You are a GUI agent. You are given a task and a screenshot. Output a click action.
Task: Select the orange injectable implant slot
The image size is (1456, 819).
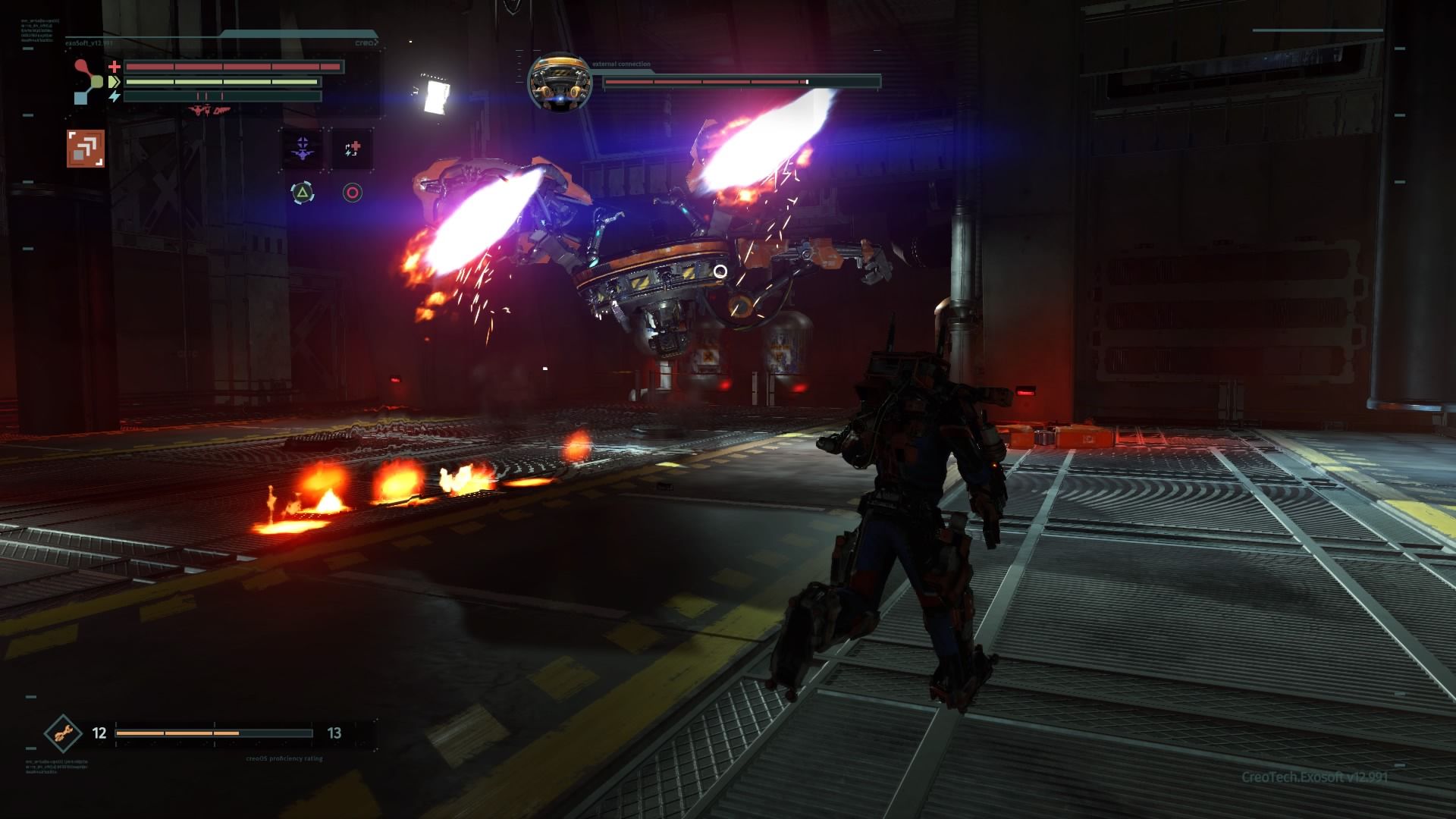85,148
